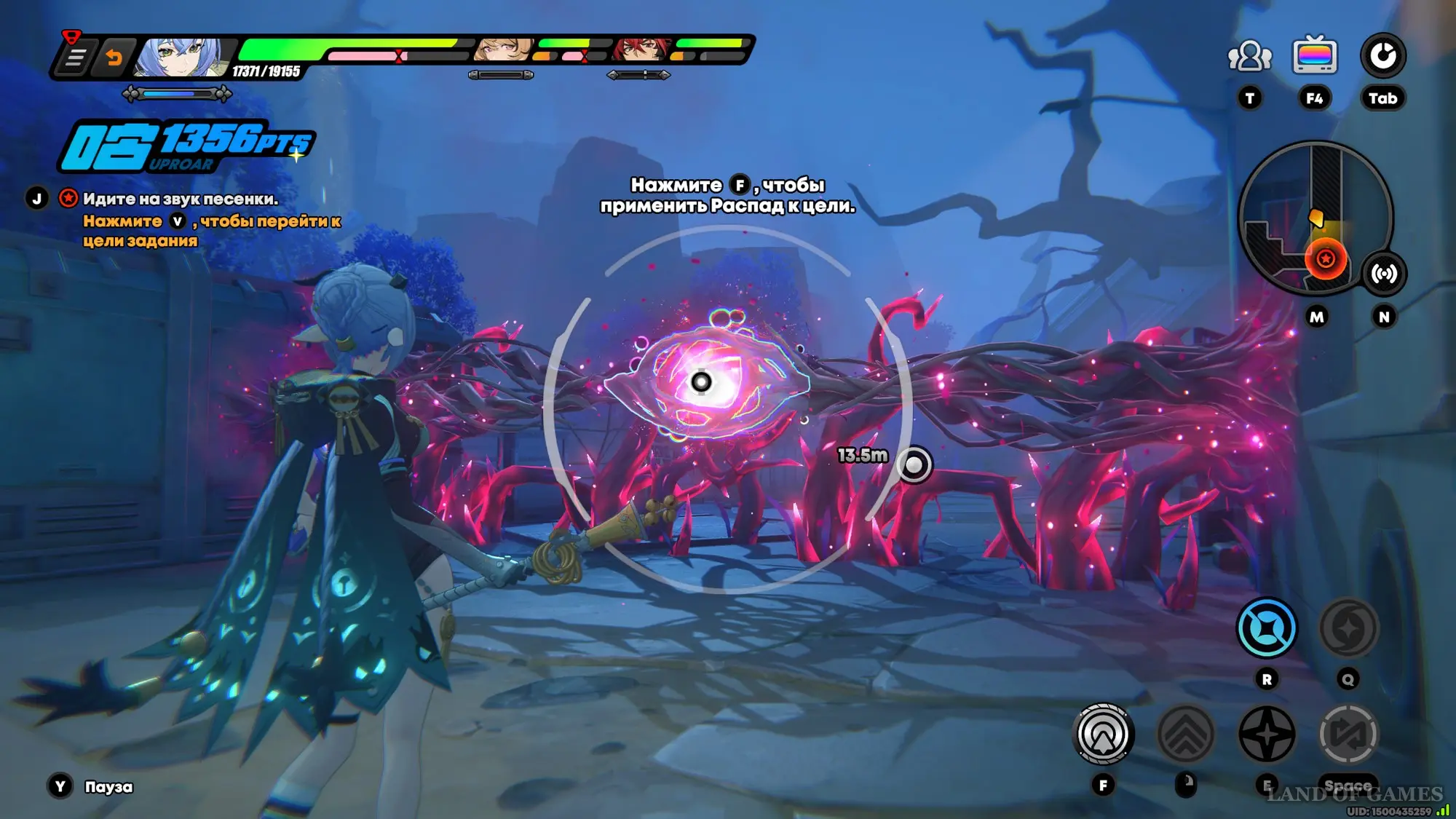Select the quest objective tracker text

[181, 199]
